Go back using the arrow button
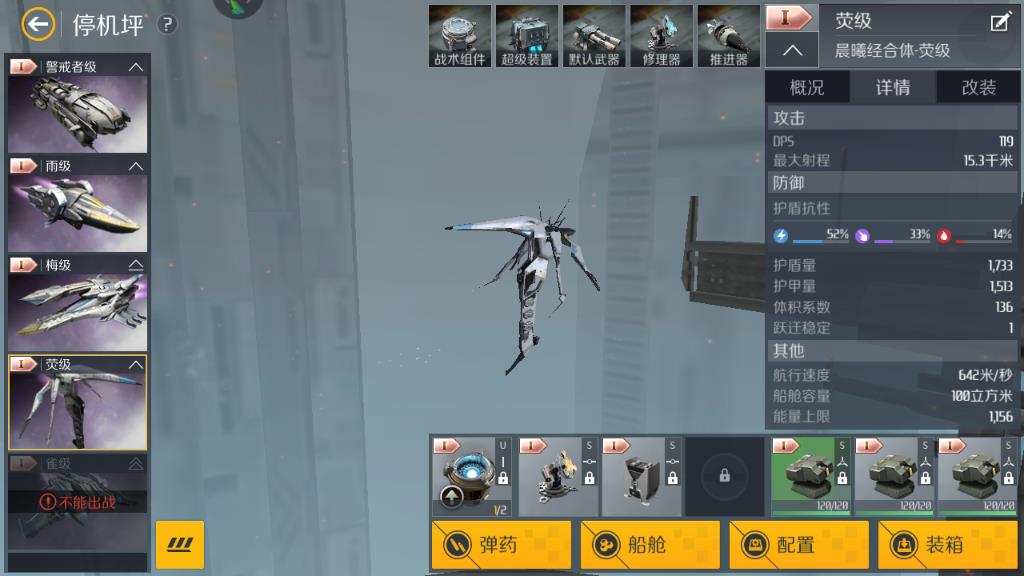Viewport: 1024px width, 576px height. (x=37, y=25)
